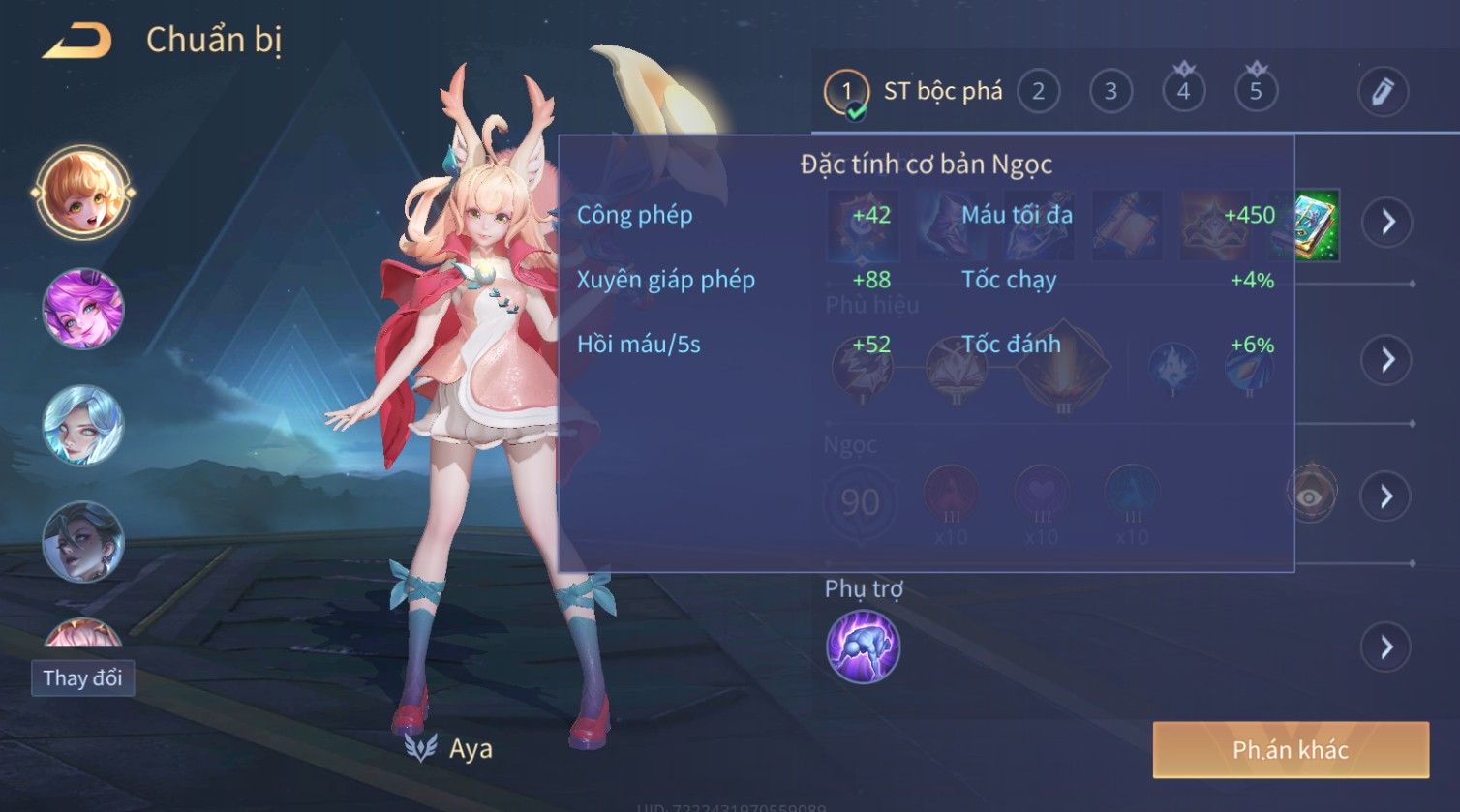
Task: Select the Phụ trợ support spell icon
Action: point(863,647)
